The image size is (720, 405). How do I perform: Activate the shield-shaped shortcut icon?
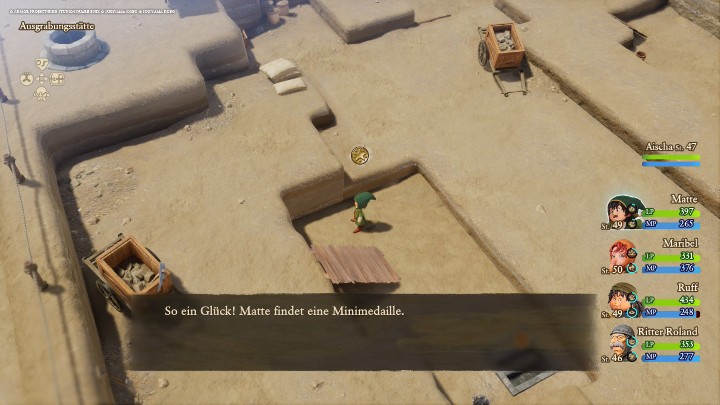click(42, 62)
